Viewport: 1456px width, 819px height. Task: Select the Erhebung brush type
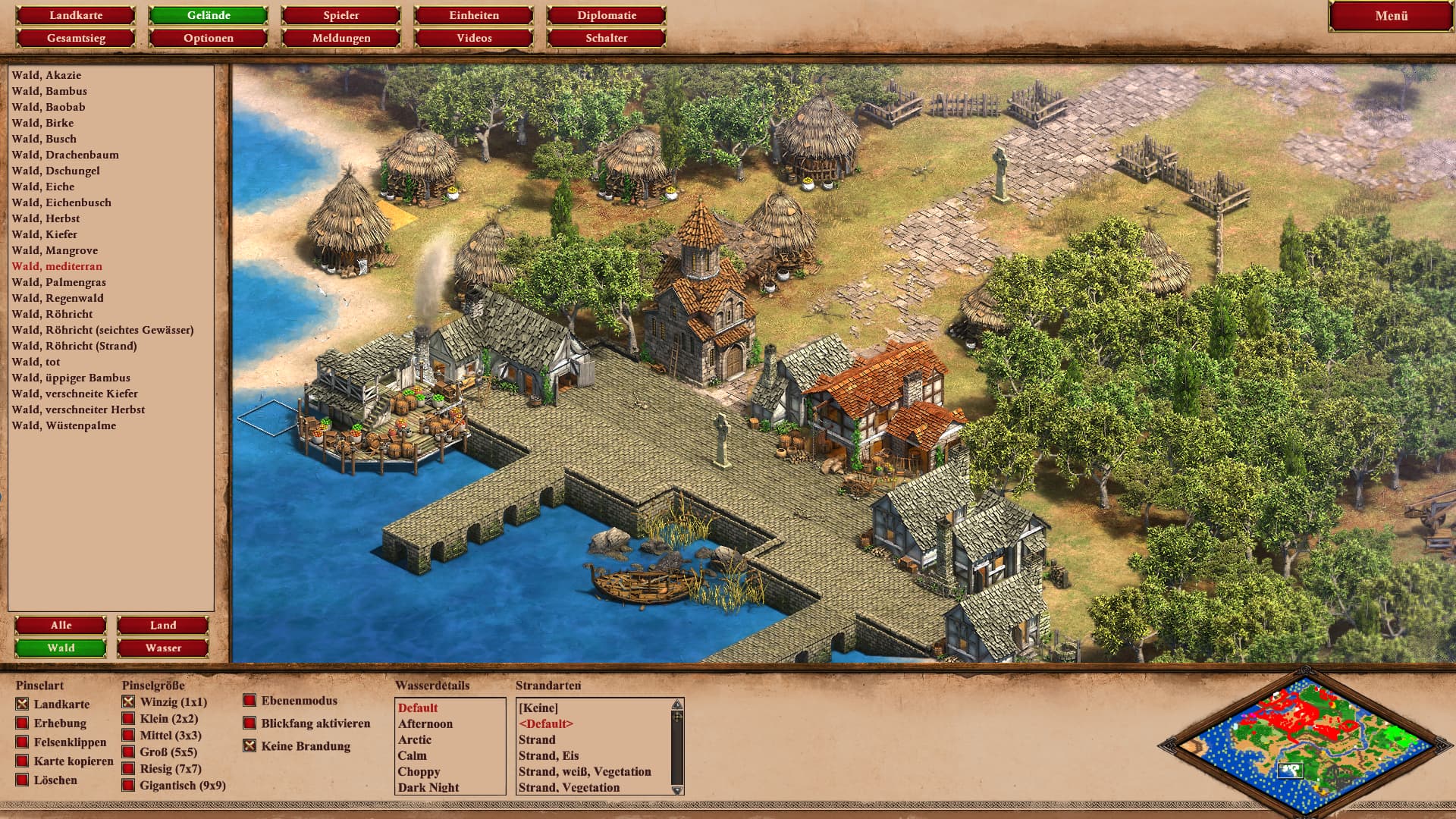tap(23, 723)
